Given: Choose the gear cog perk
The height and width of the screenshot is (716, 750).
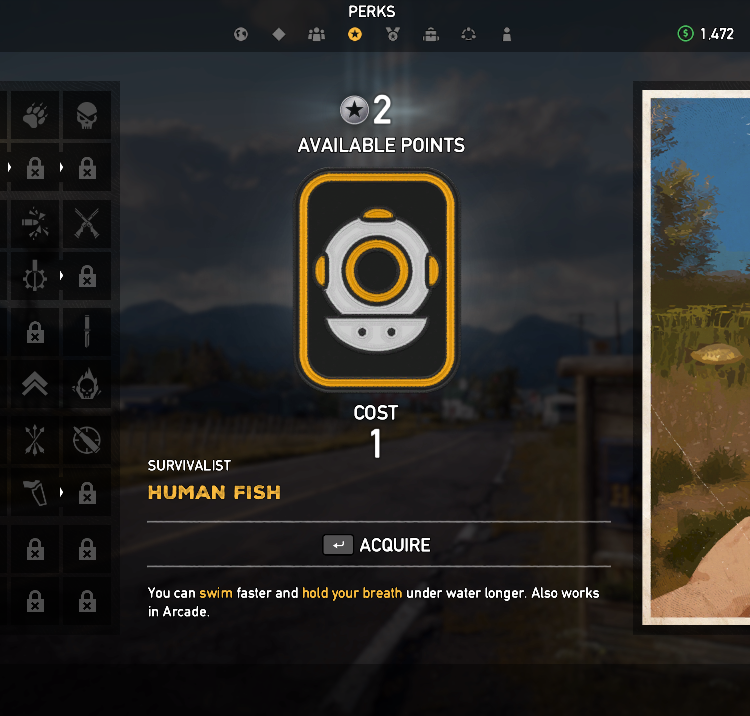Looking at the screenshot, I should click(x=35, y=276).
